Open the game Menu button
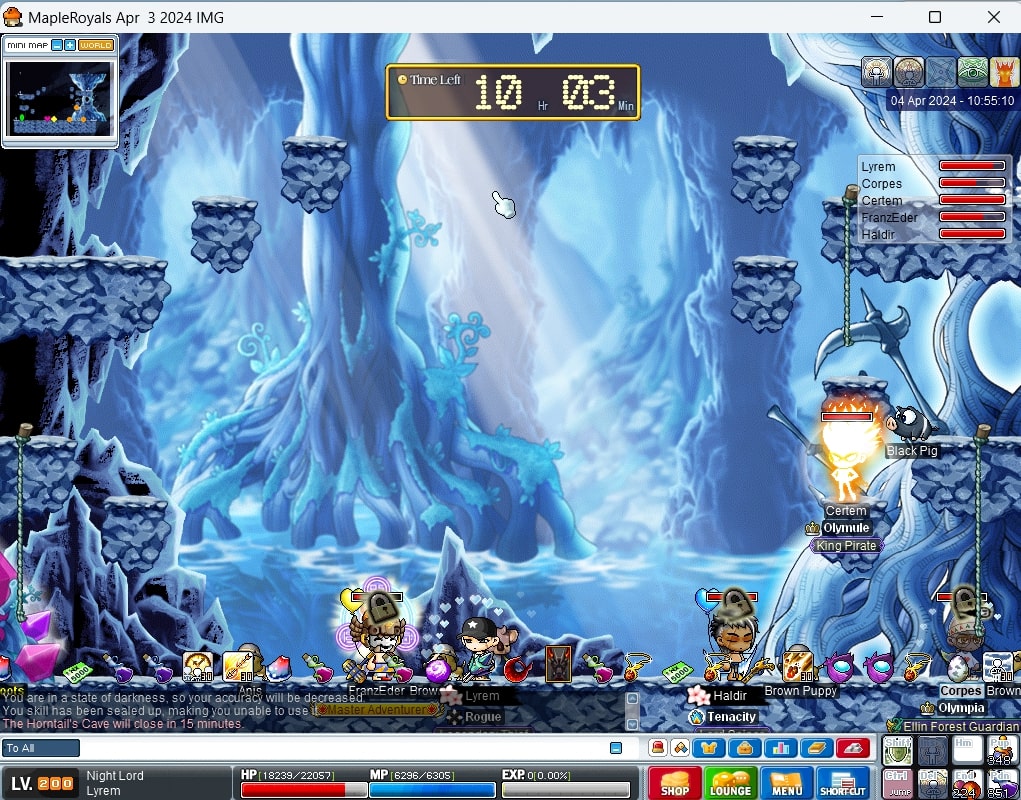1021x800 pixels. (x=787, y=782)
